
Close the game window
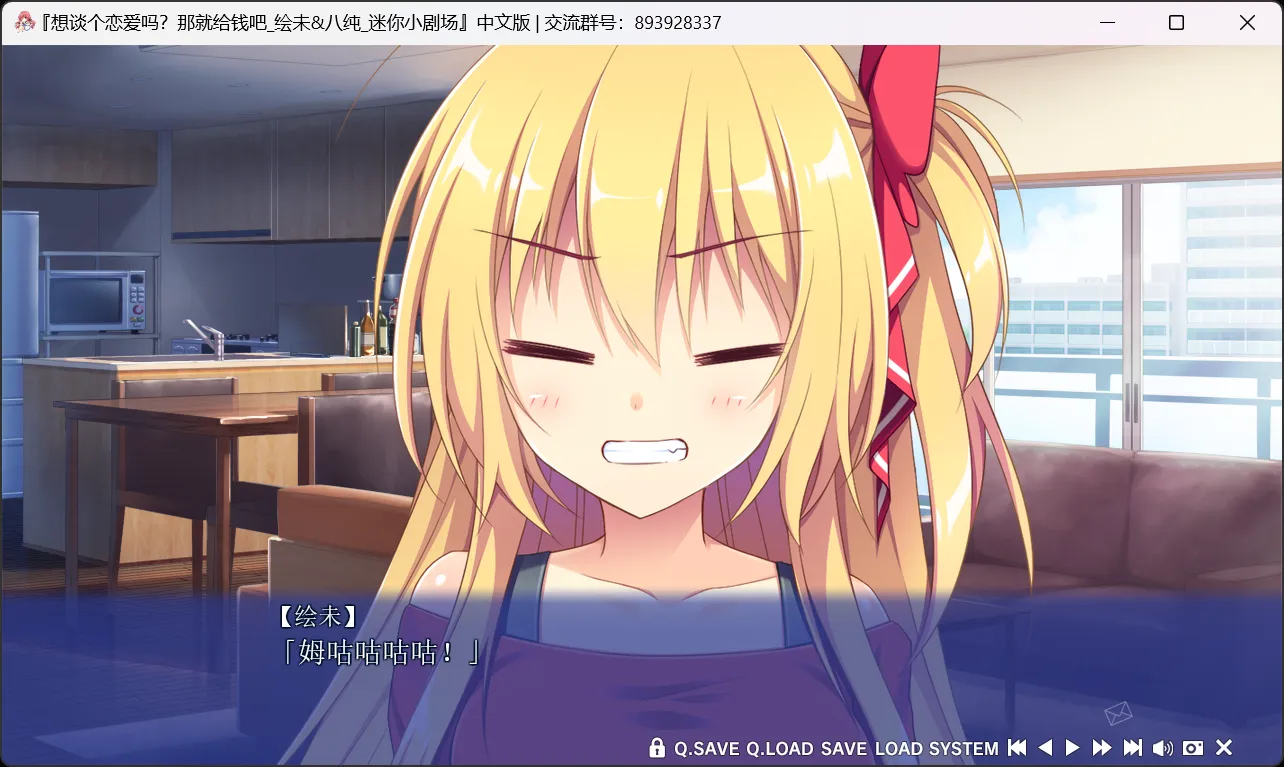[x=1247, y=23]
